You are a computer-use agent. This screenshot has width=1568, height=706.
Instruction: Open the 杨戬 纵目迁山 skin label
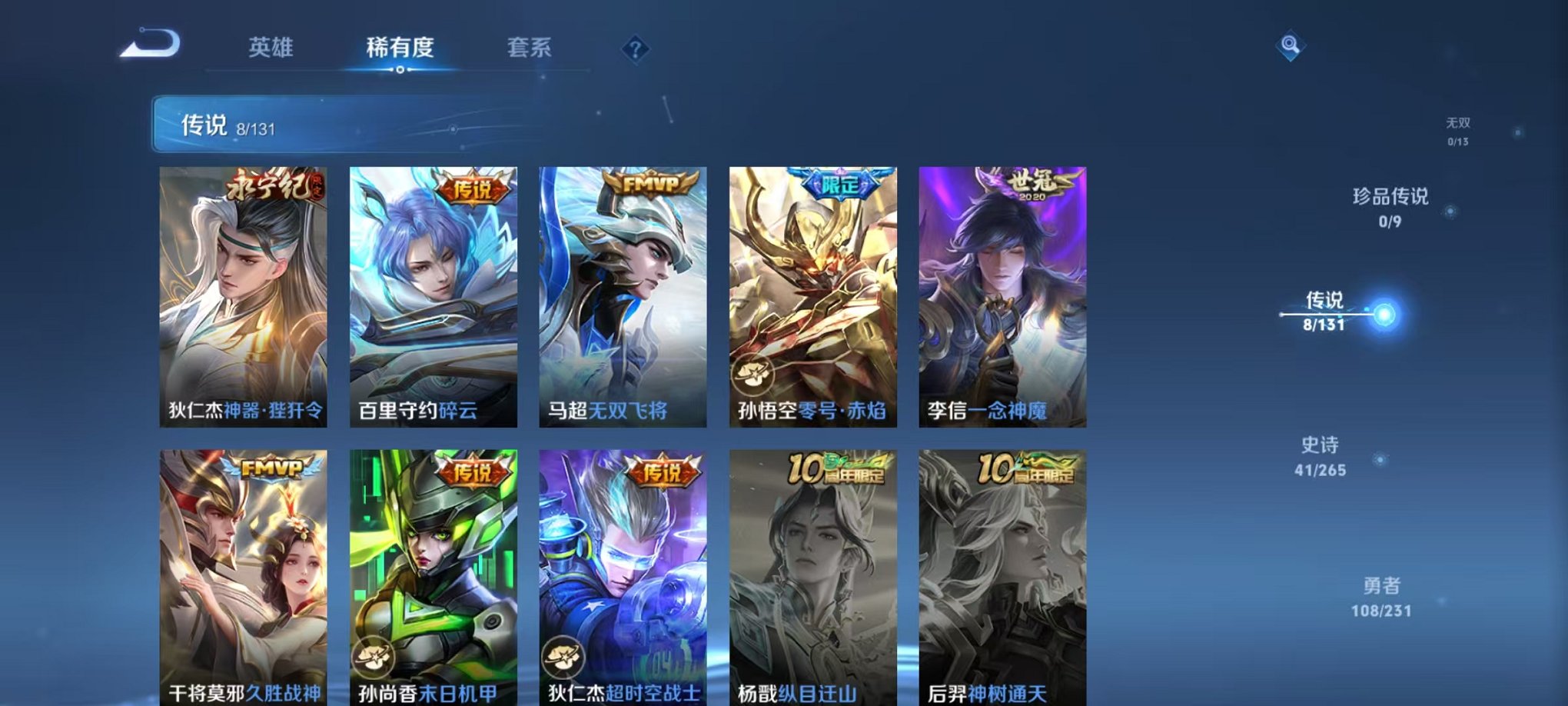point(799,691)
